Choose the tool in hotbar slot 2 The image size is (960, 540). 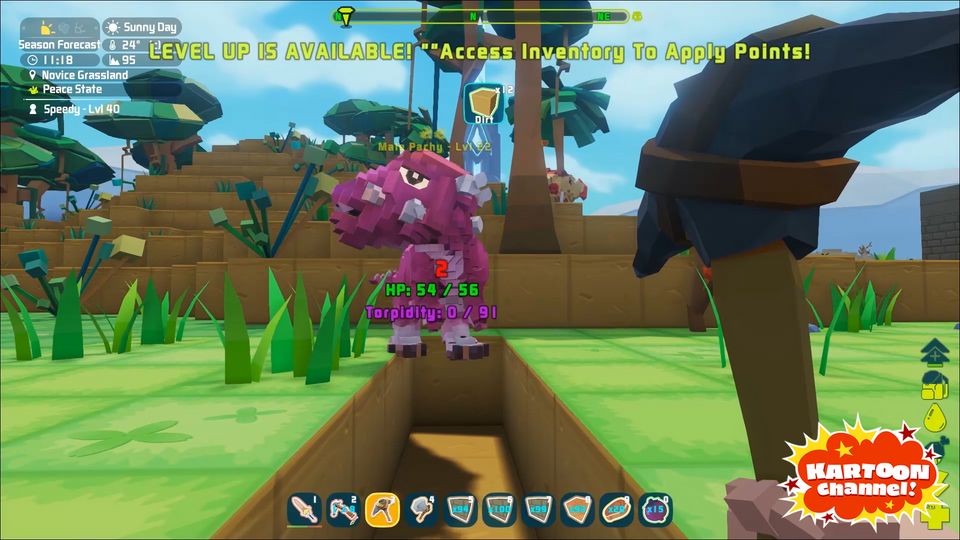point(343,510)
